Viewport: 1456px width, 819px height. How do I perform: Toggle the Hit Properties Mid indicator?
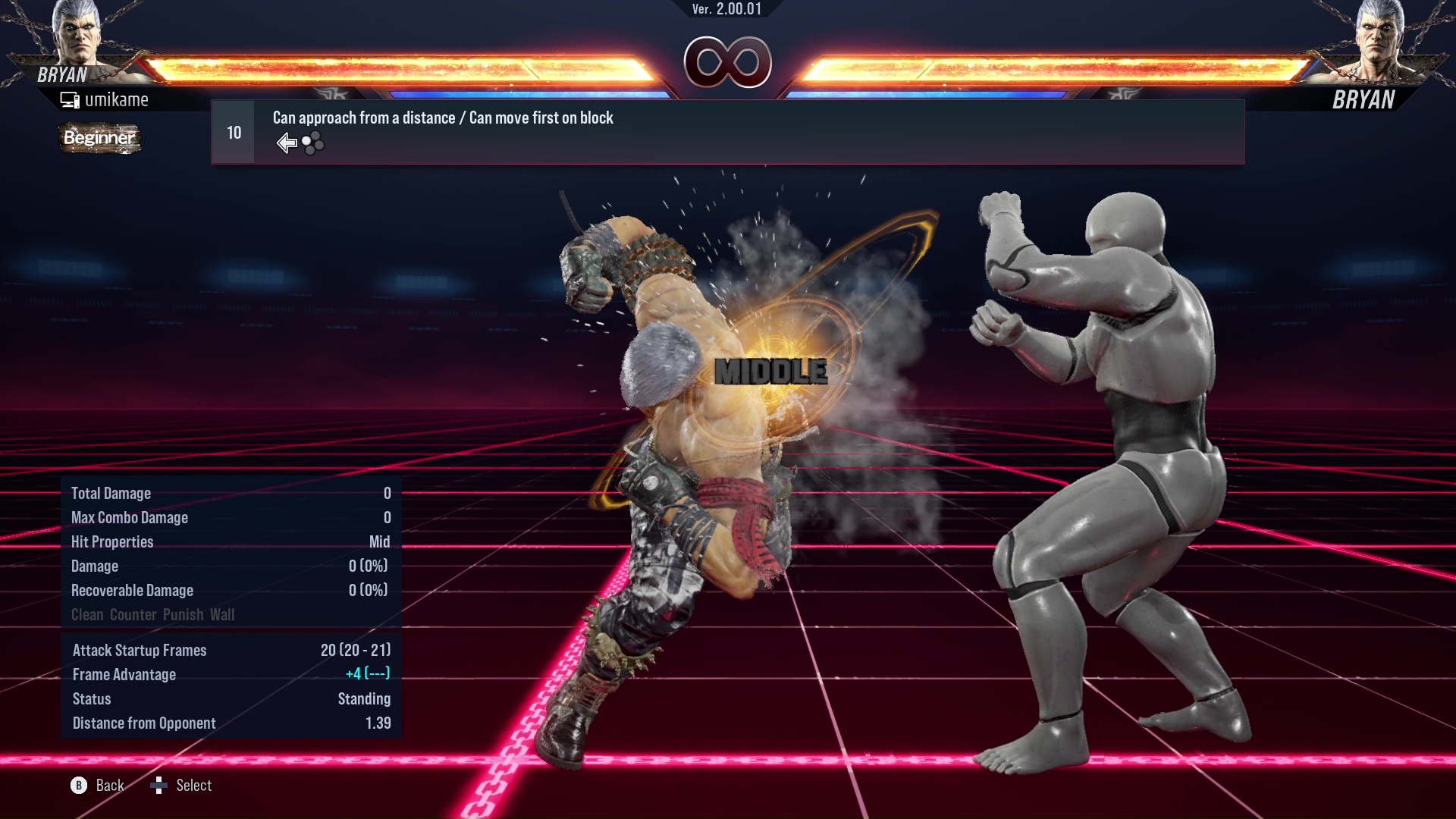[x=227, y=541]
